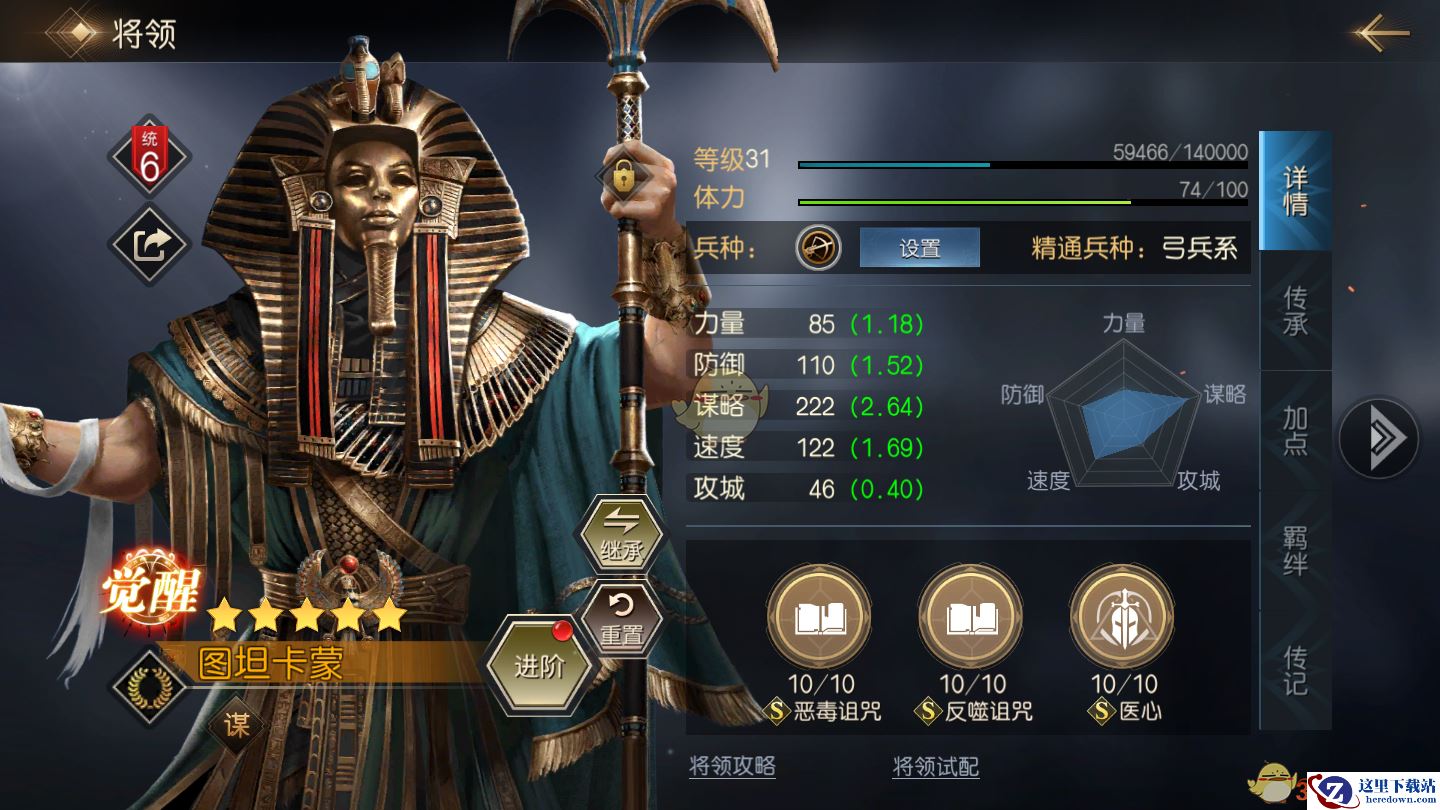Open the 传记 tab

[x=1295, y=670]
